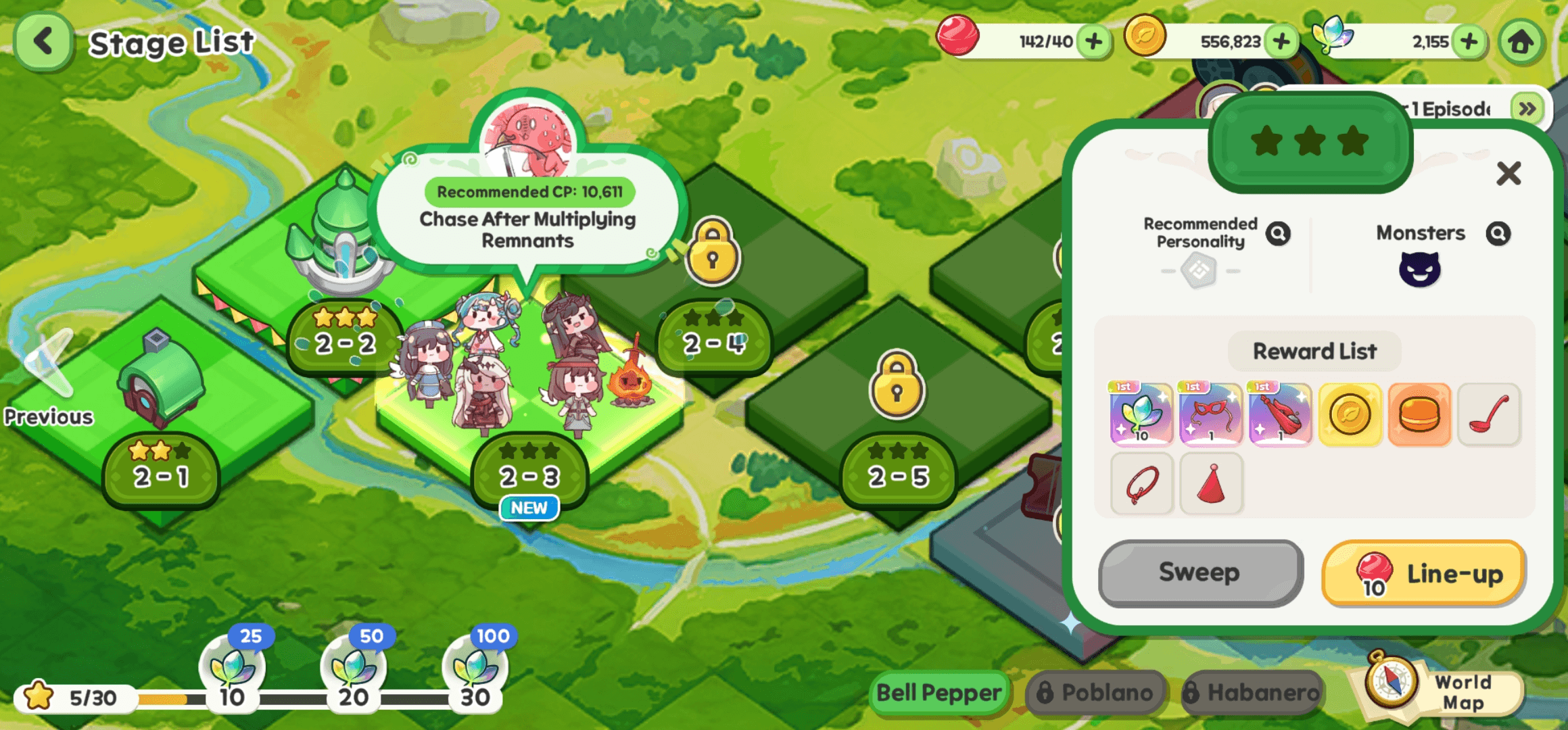Select stage 2-2
Image resolution: width=1568 pixels, height=730 pixels.
(x=345, y=342)
